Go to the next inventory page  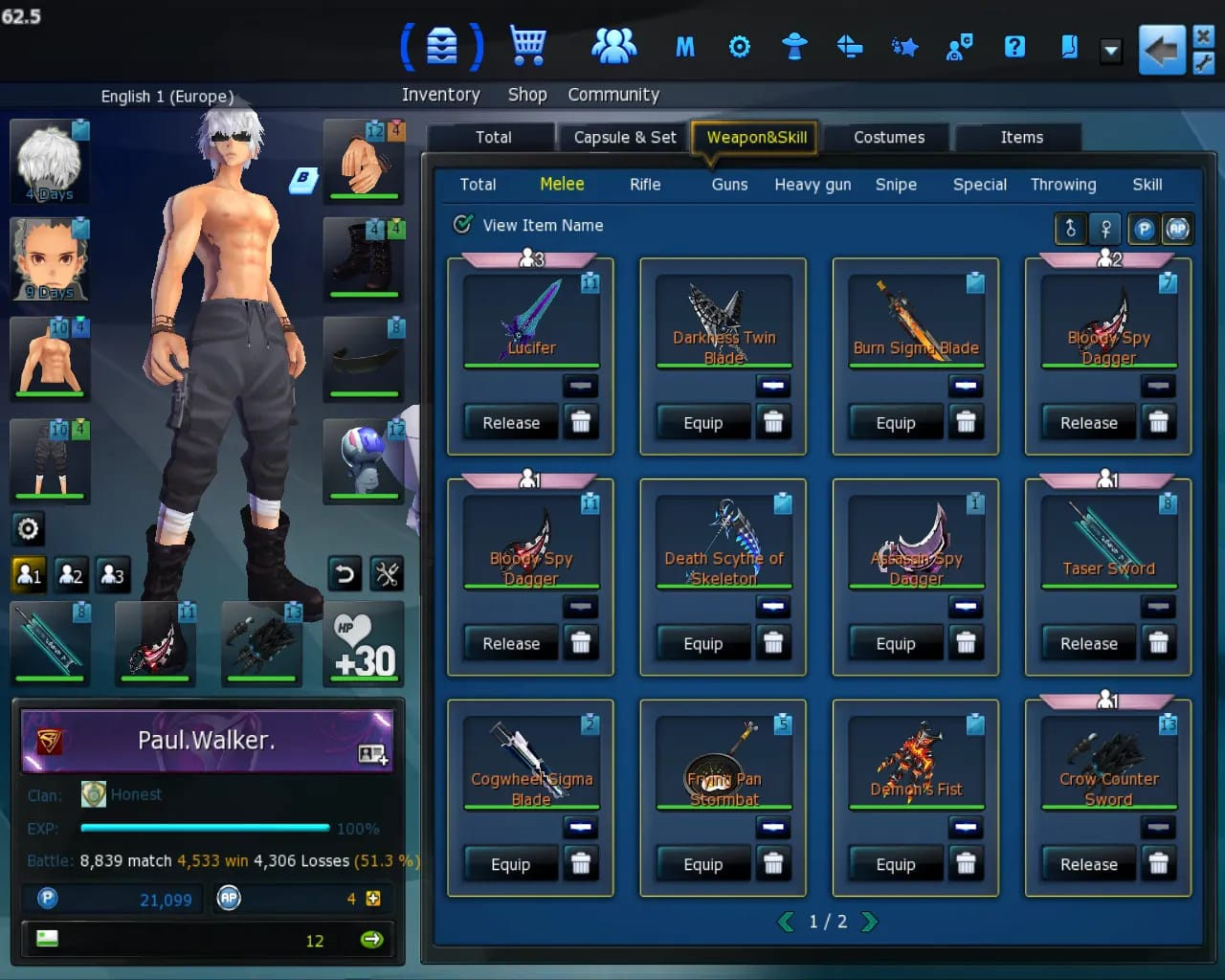pos(869,922)
